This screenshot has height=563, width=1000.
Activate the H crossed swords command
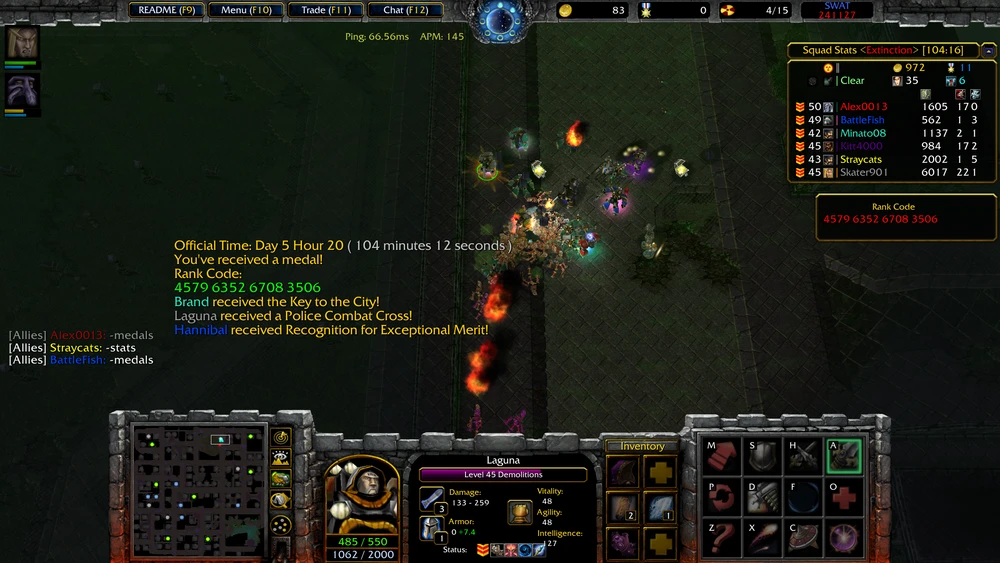click(x=803, y=456)
